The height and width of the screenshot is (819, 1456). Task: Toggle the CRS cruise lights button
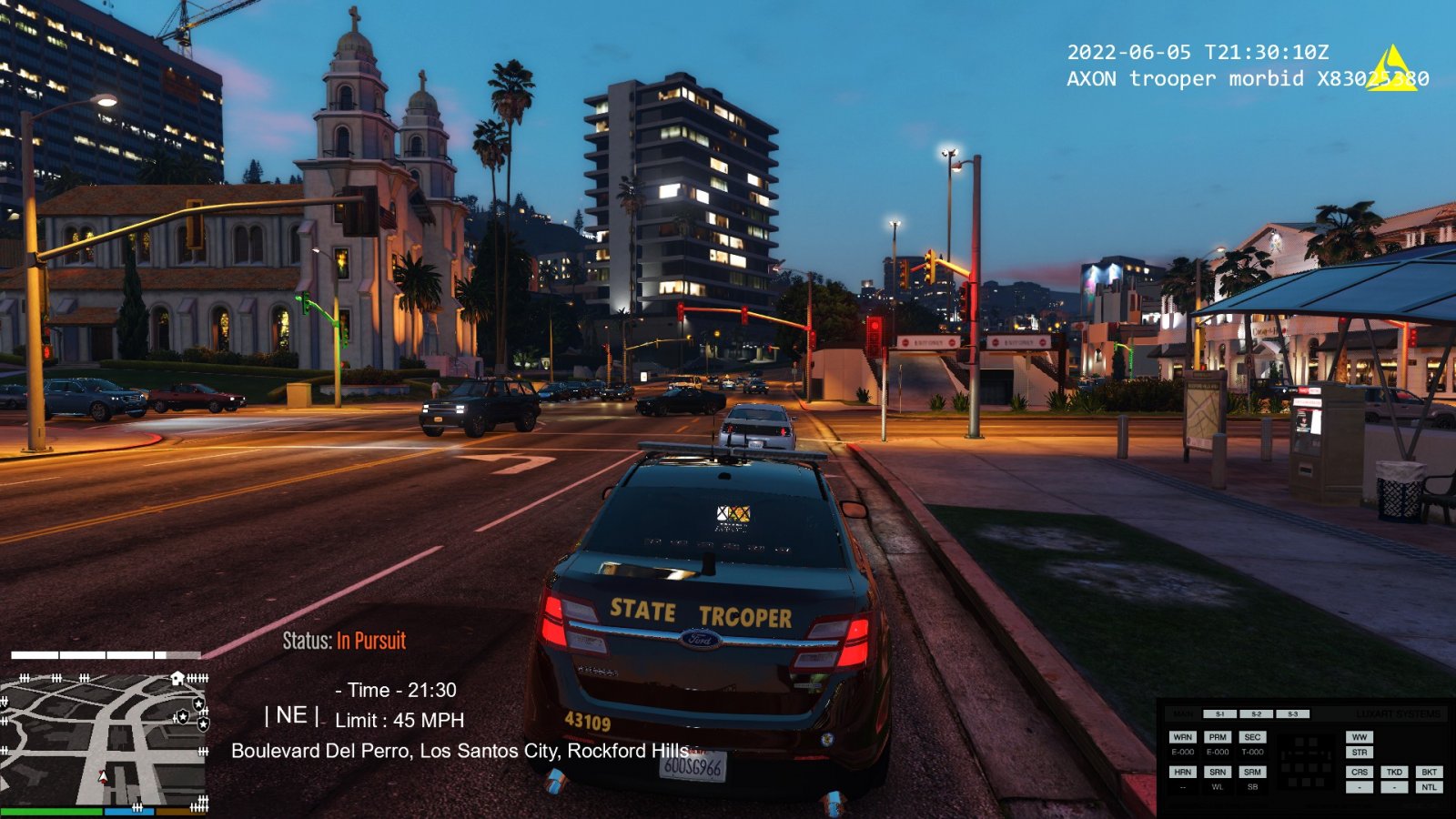tap(1360, 772)
